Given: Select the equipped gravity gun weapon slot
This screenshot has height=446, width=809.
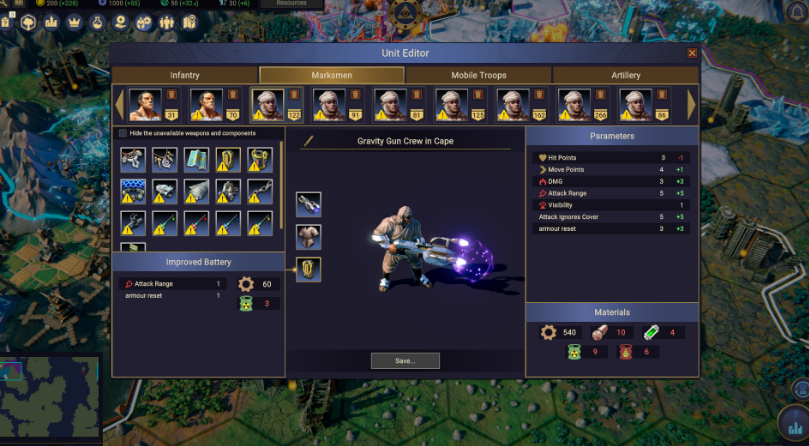Looking at the screenshot, I should tap(308, 204).
